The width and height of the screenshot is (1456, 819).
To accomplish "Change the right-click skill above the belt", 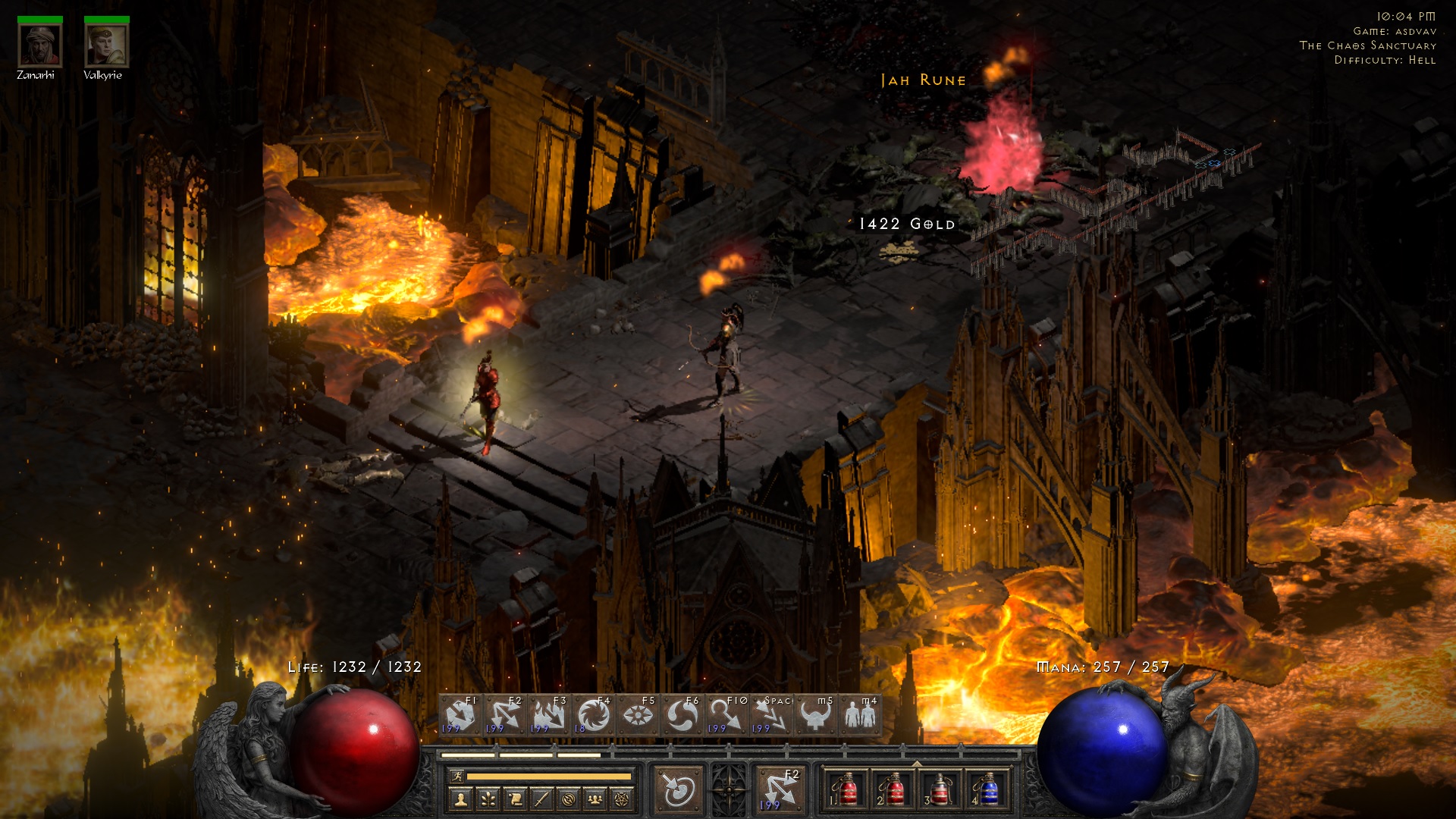I will pos(780,790).
